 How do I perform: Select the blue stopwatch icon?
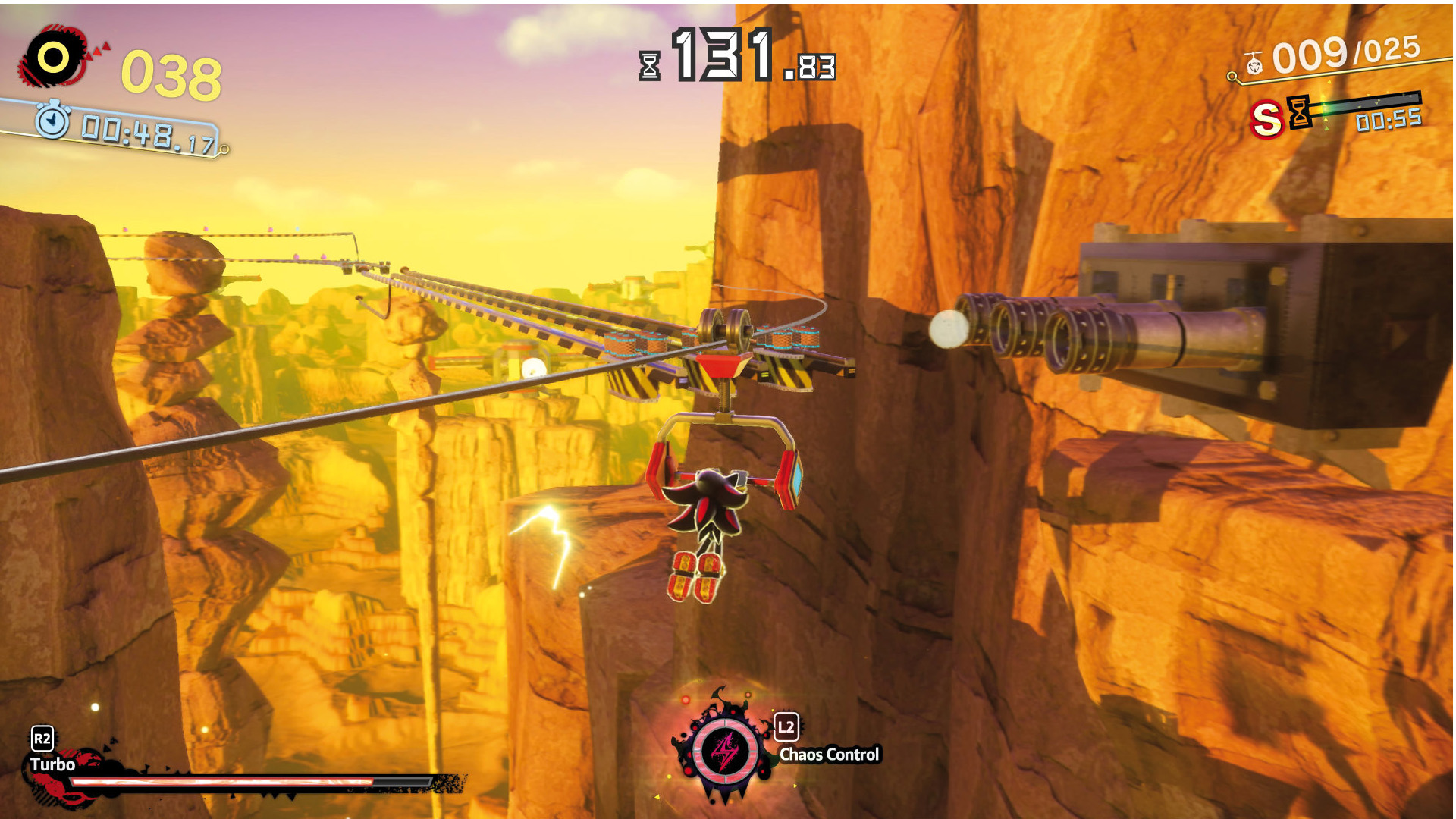[x=52, y=121]
